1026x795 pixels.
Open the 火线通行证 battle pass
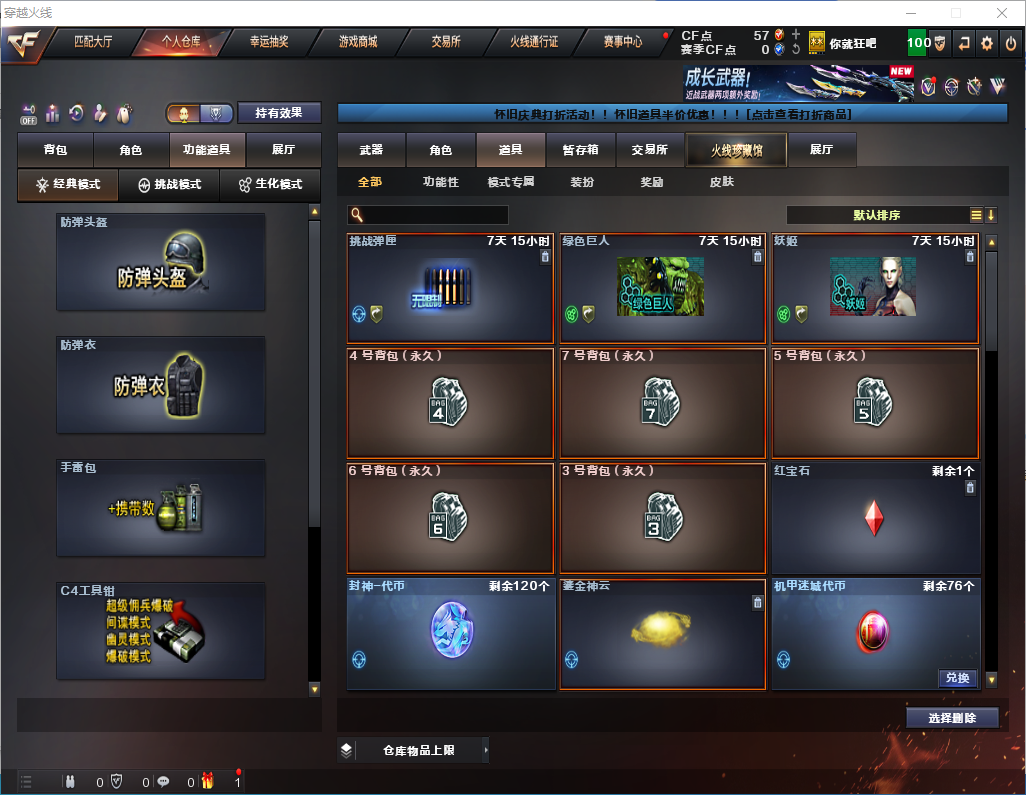534,42
